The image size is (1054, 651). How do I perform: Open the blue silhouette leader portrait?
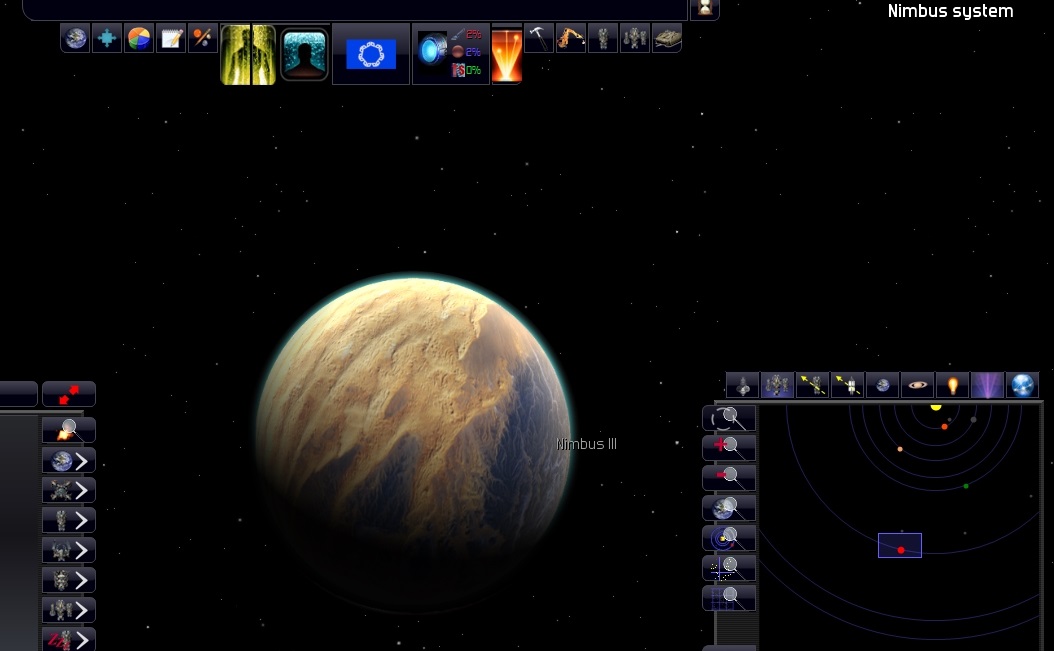point(305,54)
